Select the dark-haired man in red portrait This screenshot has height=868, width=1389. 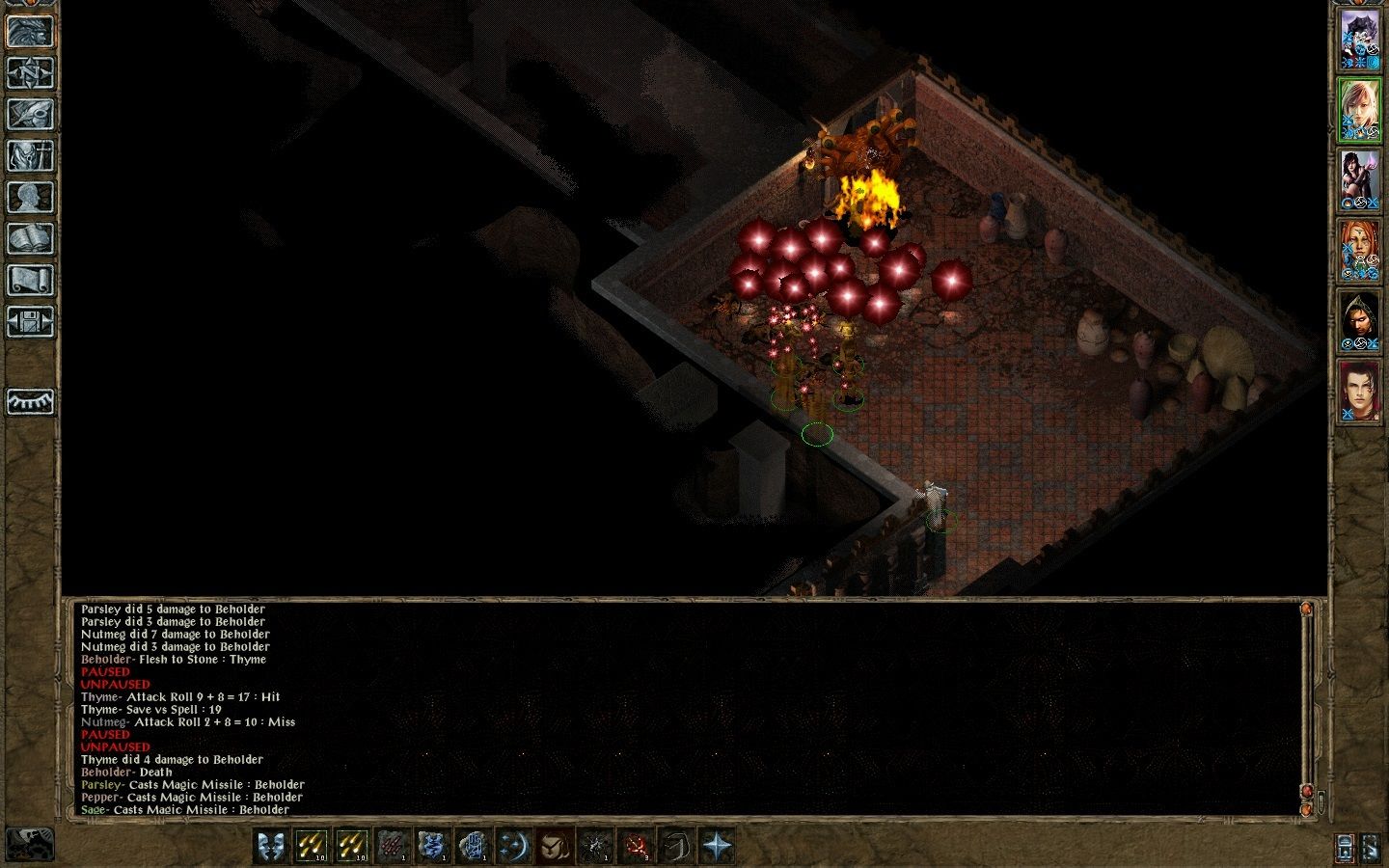[x=1360, y=392]
